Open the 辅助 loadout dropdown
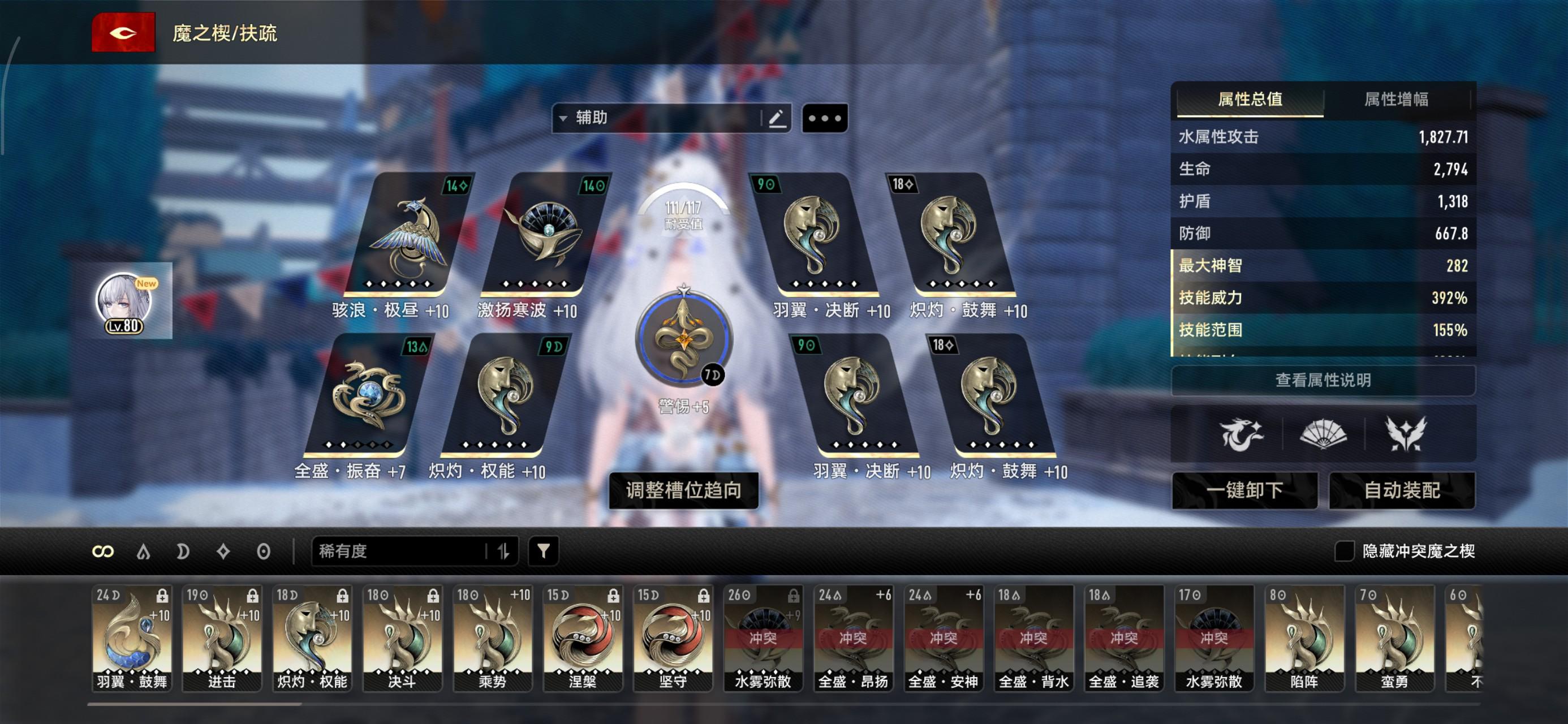Image resolution: width=1568 pixels, height=724 pixels. point(657,118)
